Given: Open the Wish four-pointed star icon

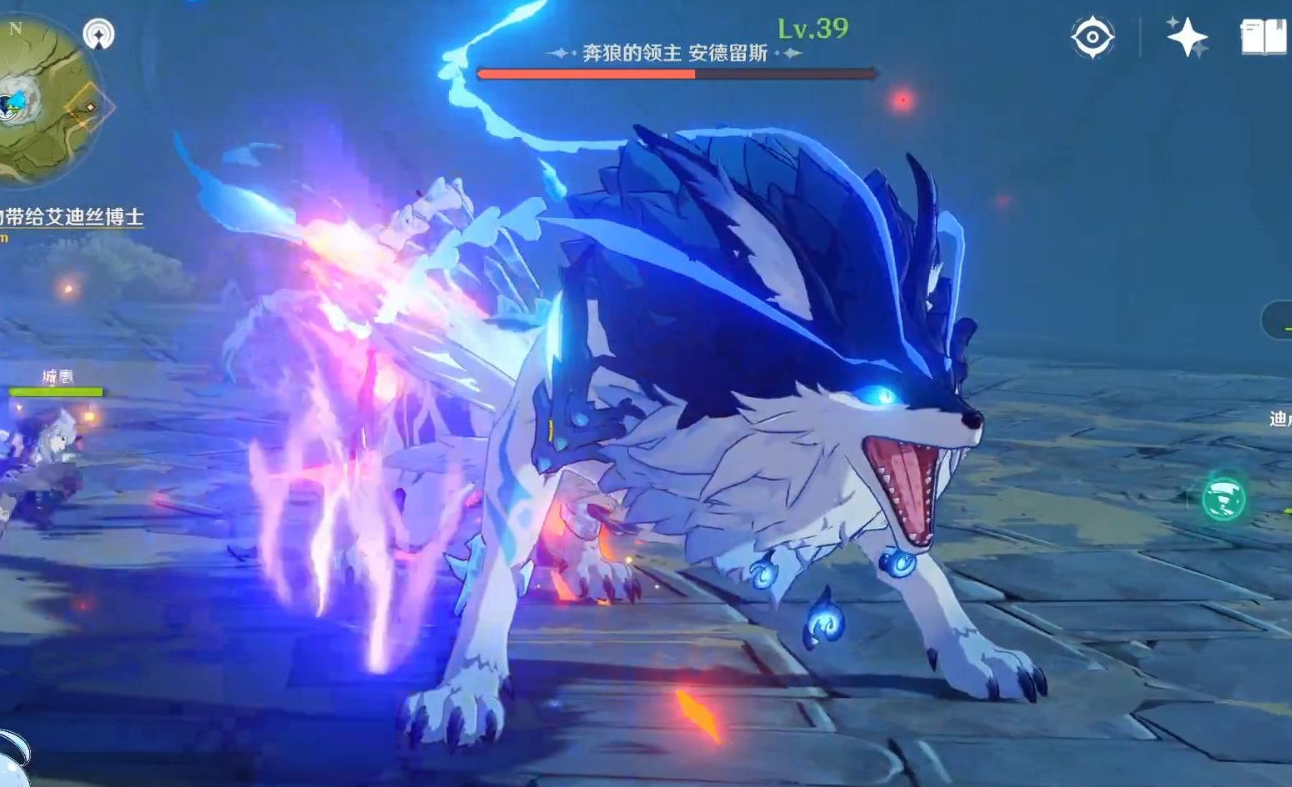Looking at the screenshot, I should 1187,37.
